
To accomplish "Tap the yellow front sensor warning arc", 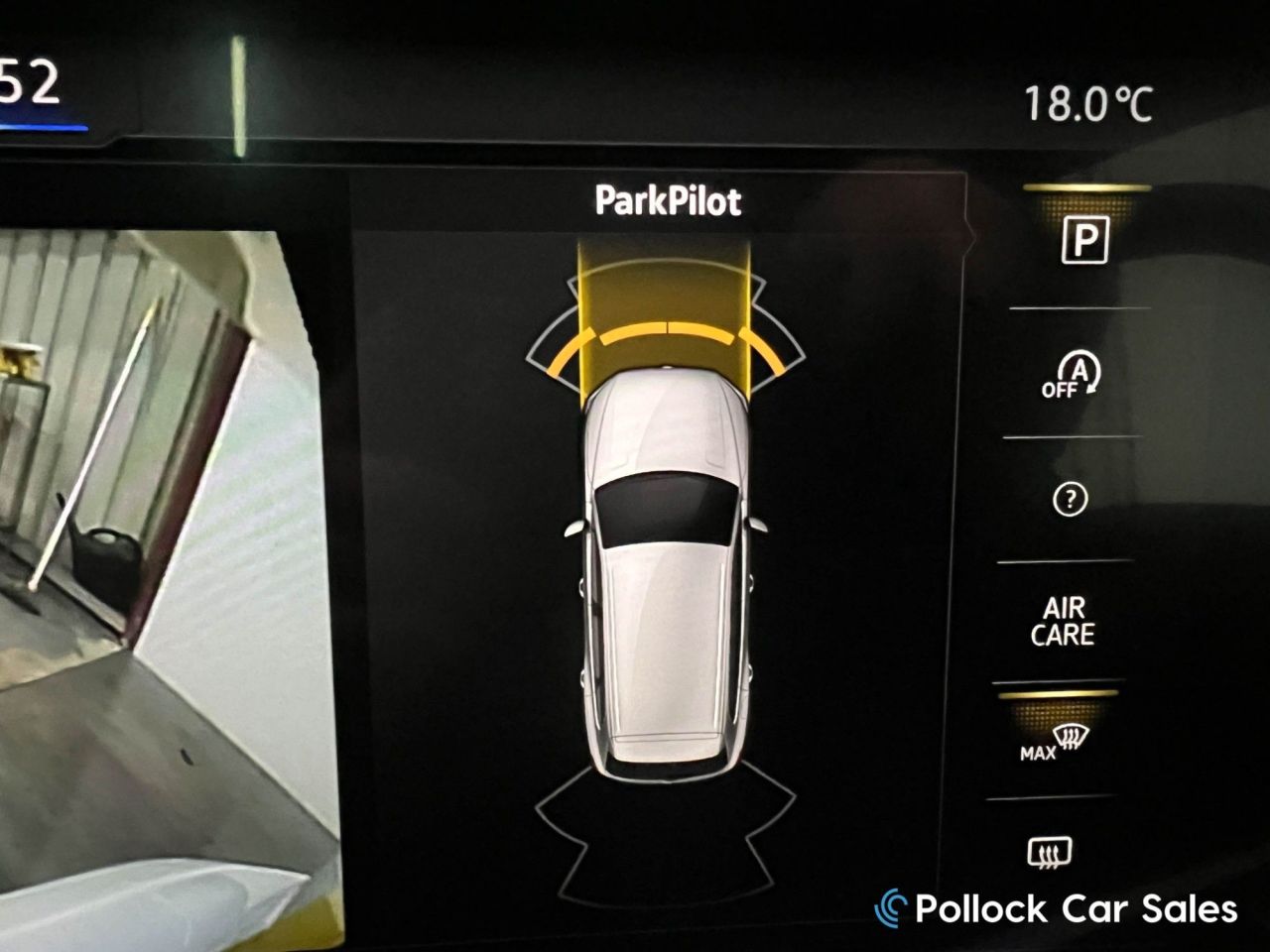I will coord(668,335).
